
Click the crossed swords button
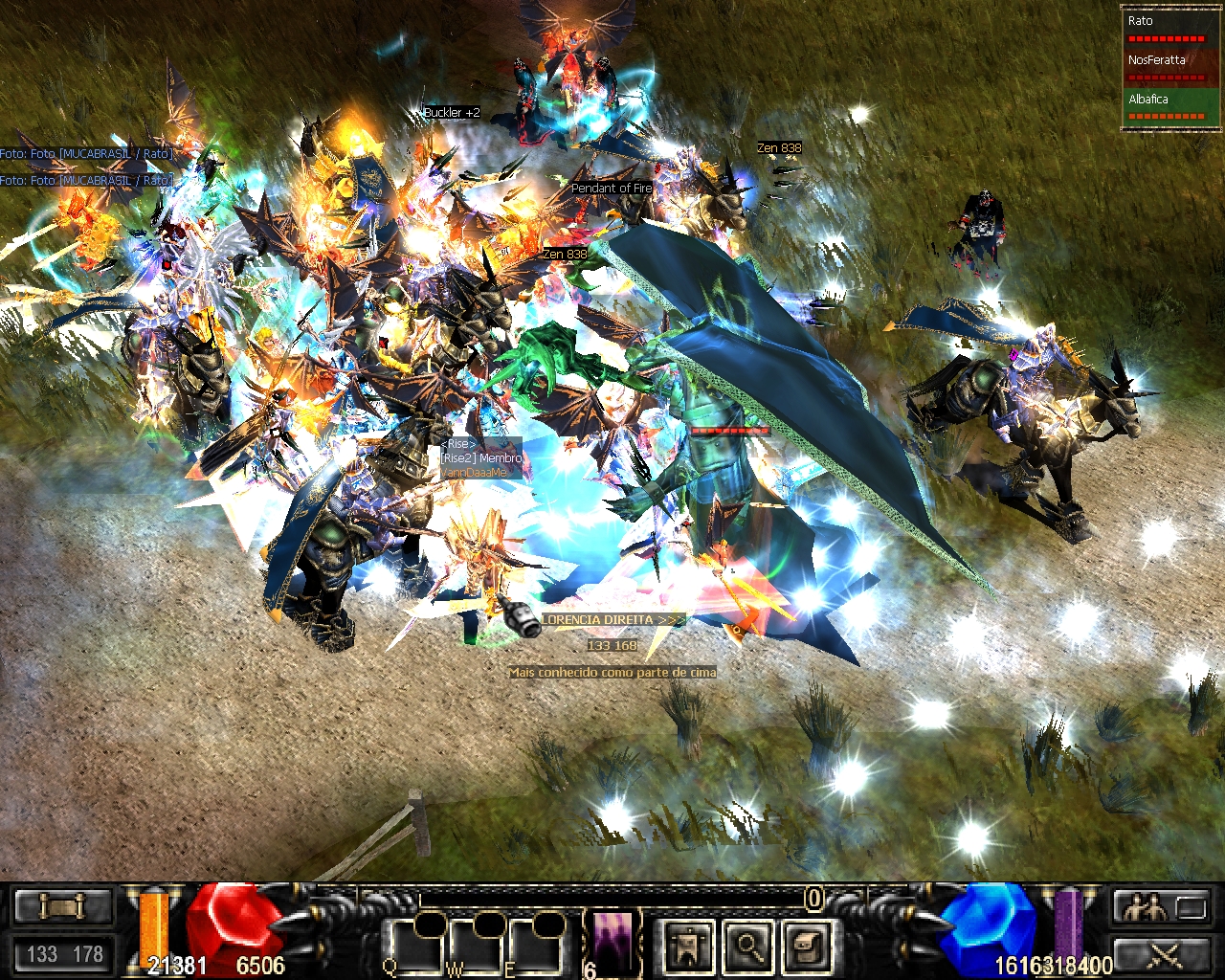click(1165, 954)
